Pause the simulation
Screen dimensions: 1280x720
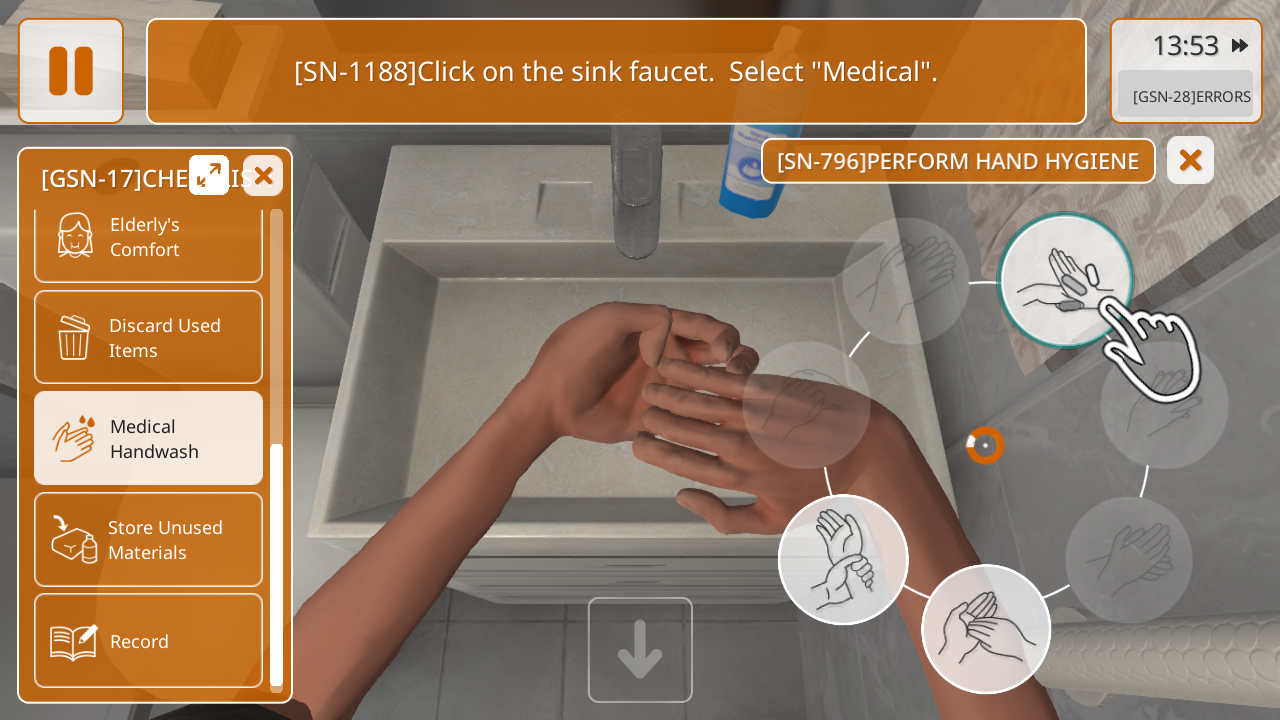pyautogui.click(x=71, y=71)
